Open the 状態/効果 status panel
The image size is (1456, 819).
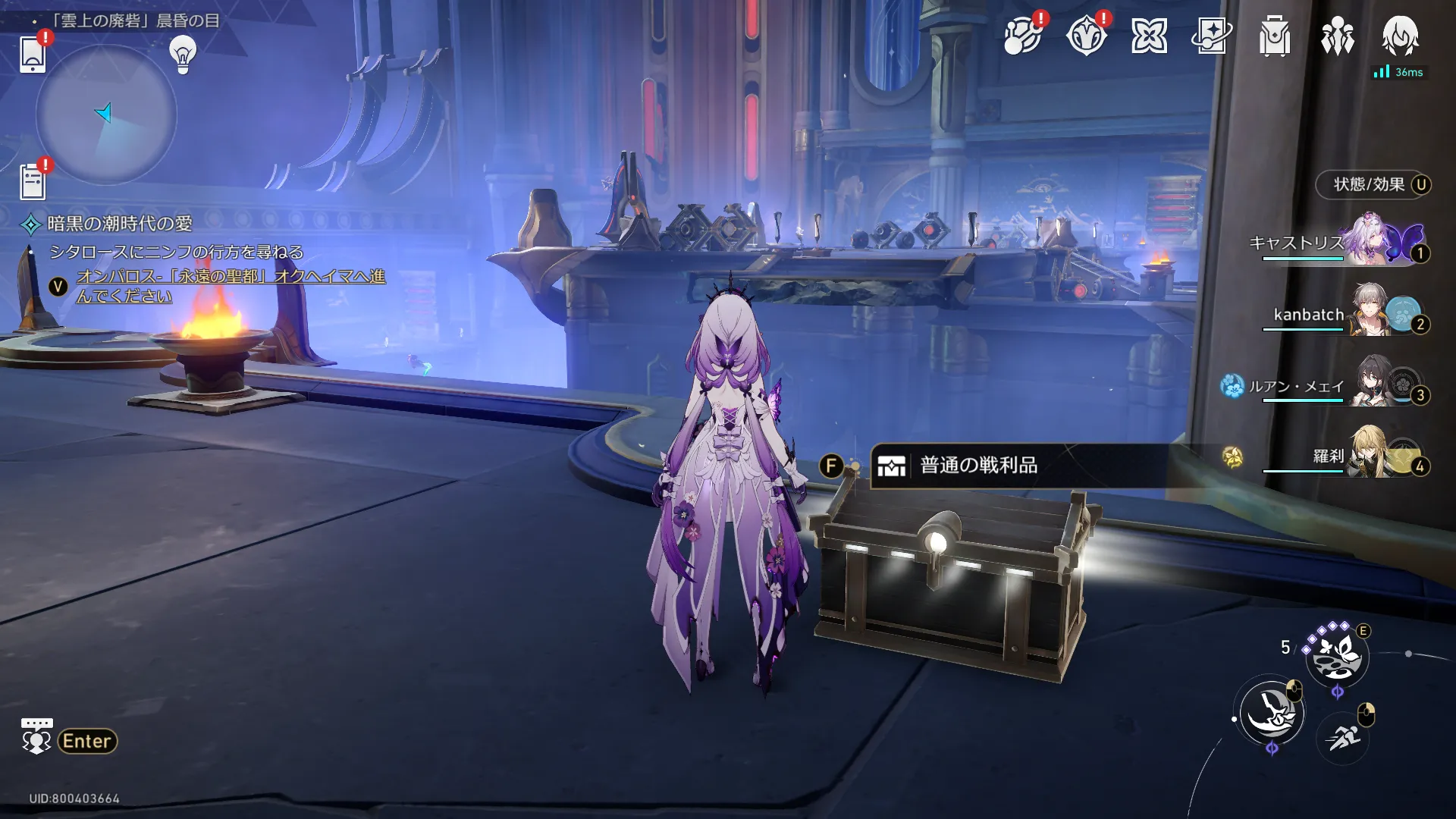(1373, 185)
